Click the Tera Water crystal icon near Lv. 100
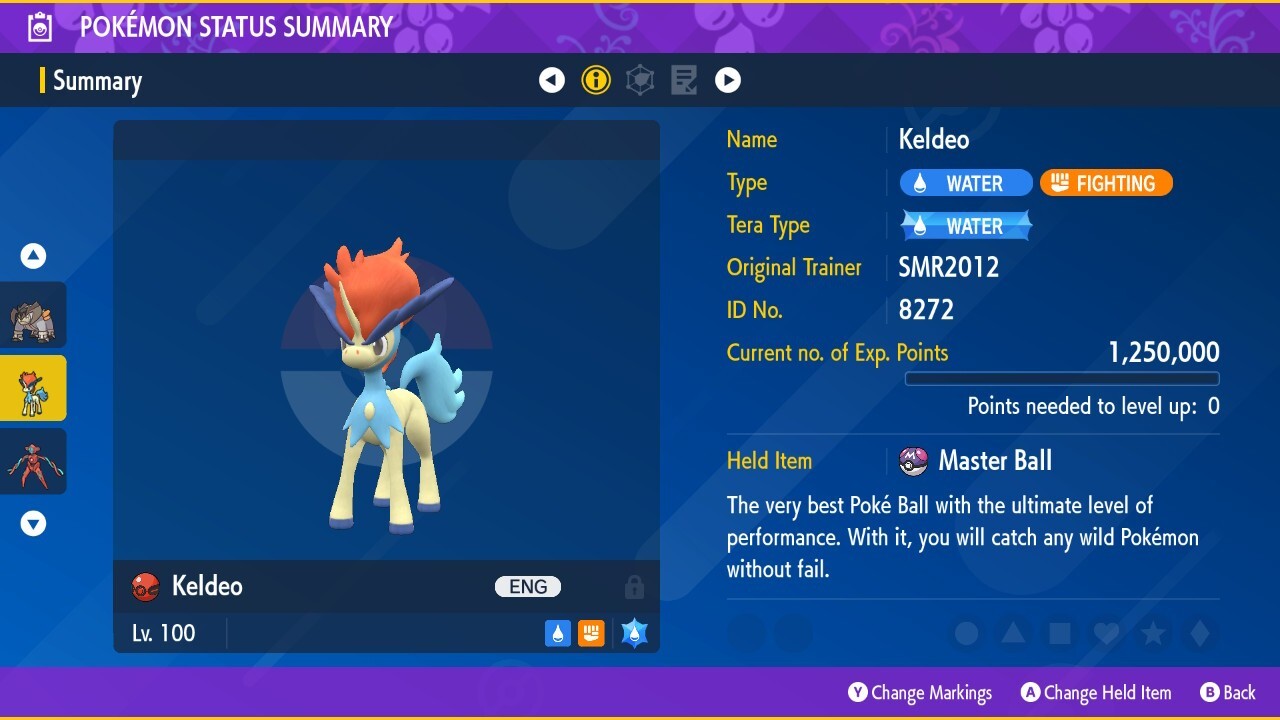The width and height of the screenshot is (1280, 720). [x=632, y=632]
